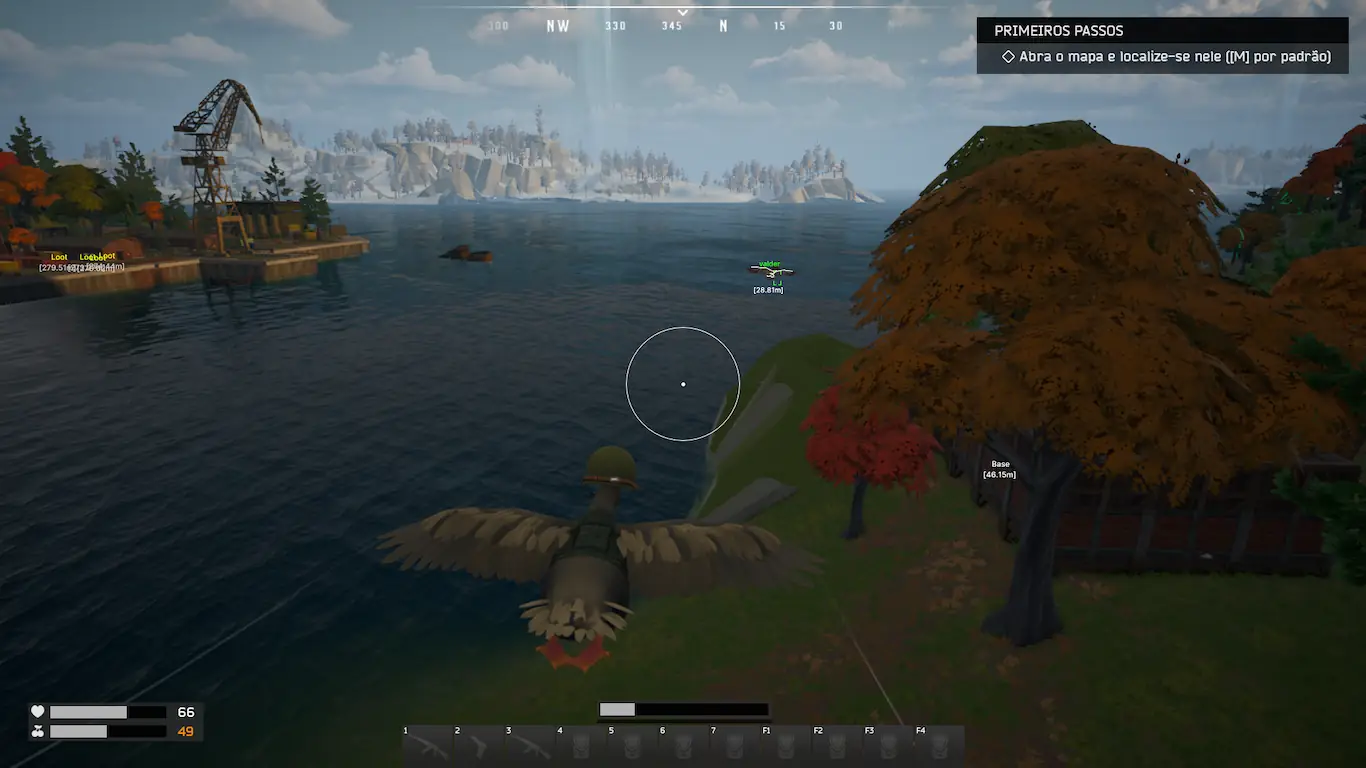Select hotbar slot number 7
Screen dimensions: 1366x768
click(735, 746)
